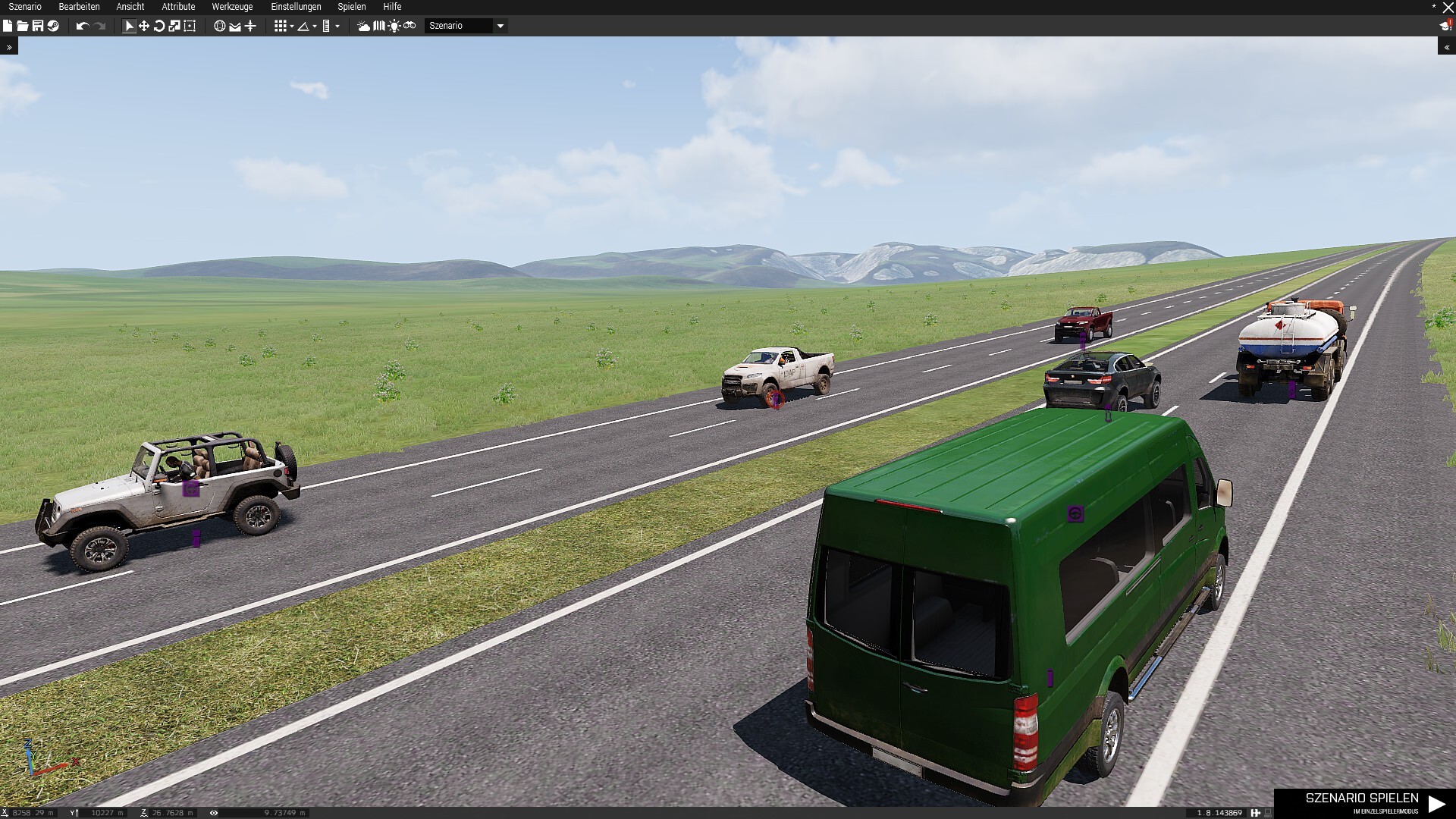The width and height of the screenshot is (1456, 819).
Task: Open the weather cloud settings icon
Action: click(x=364, y=26)
